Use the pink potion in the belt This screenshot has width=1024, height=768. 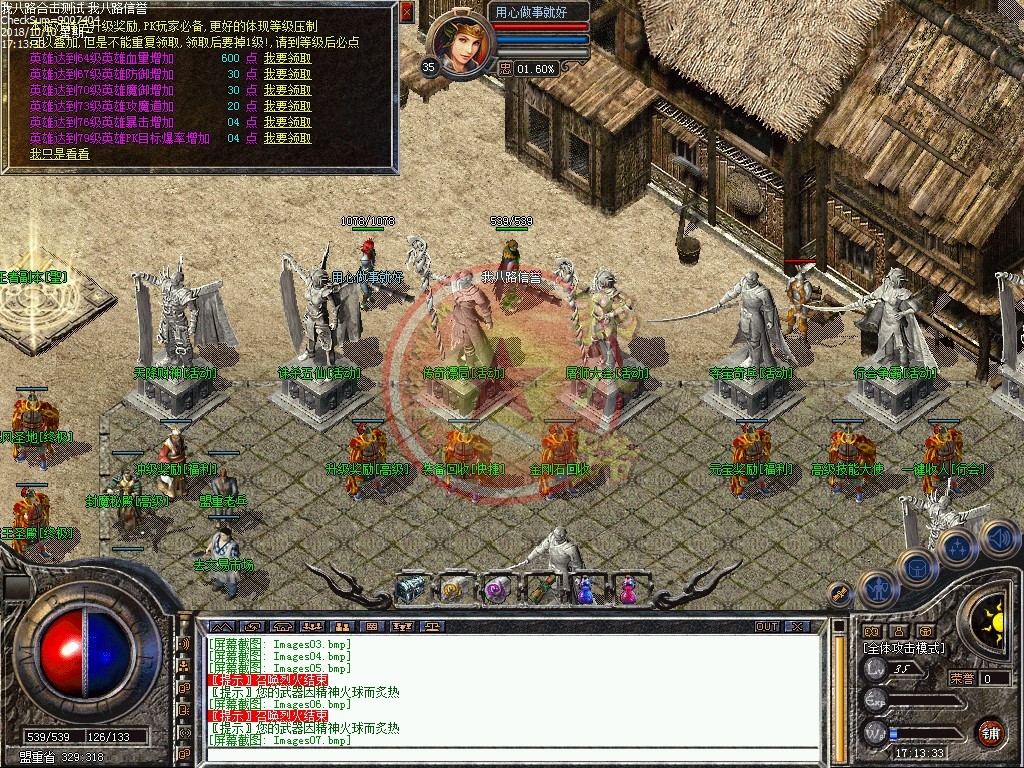627,589
